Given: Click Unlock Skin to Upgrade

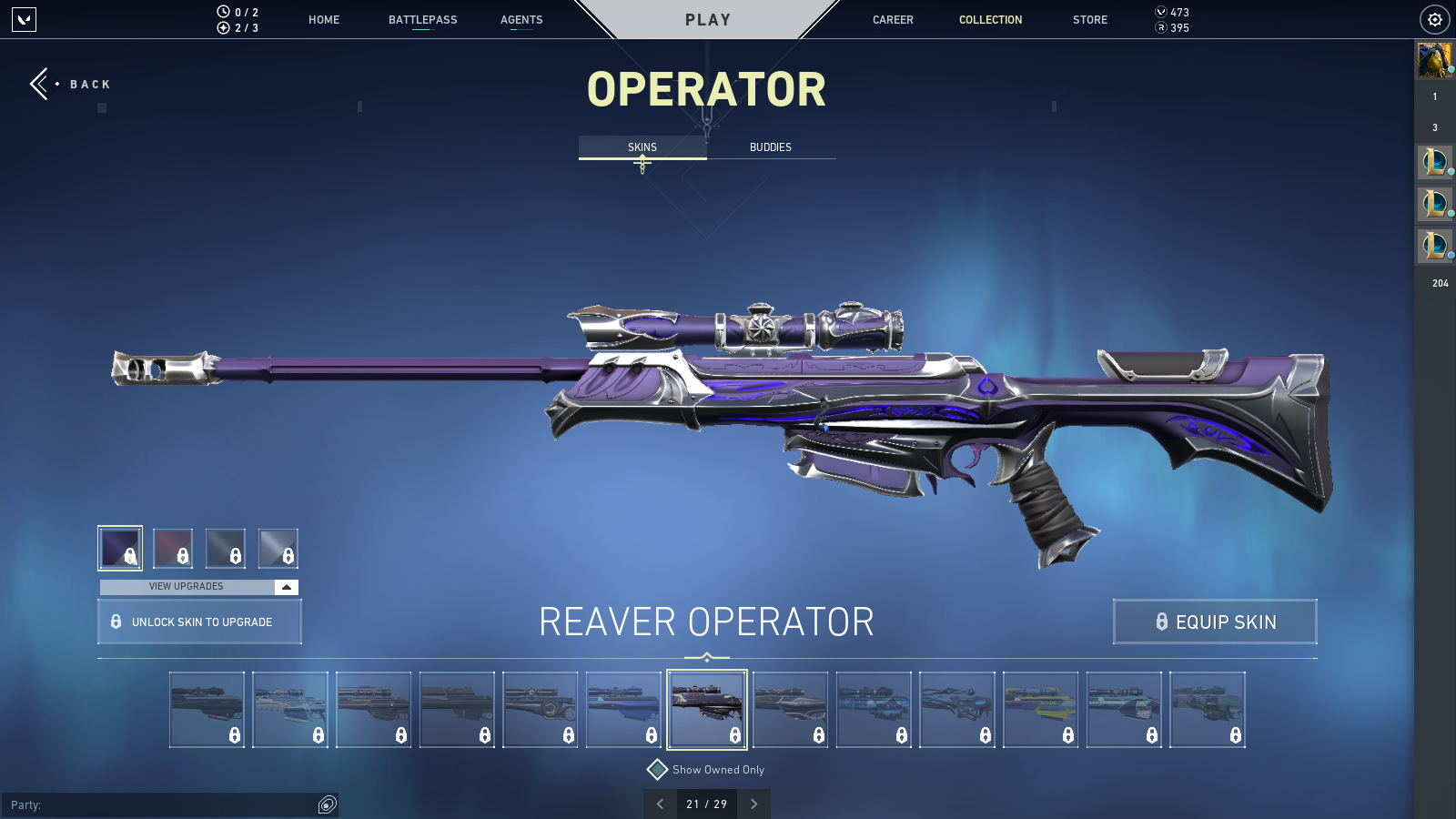Looking at the screenshot, I should [199, 622].
